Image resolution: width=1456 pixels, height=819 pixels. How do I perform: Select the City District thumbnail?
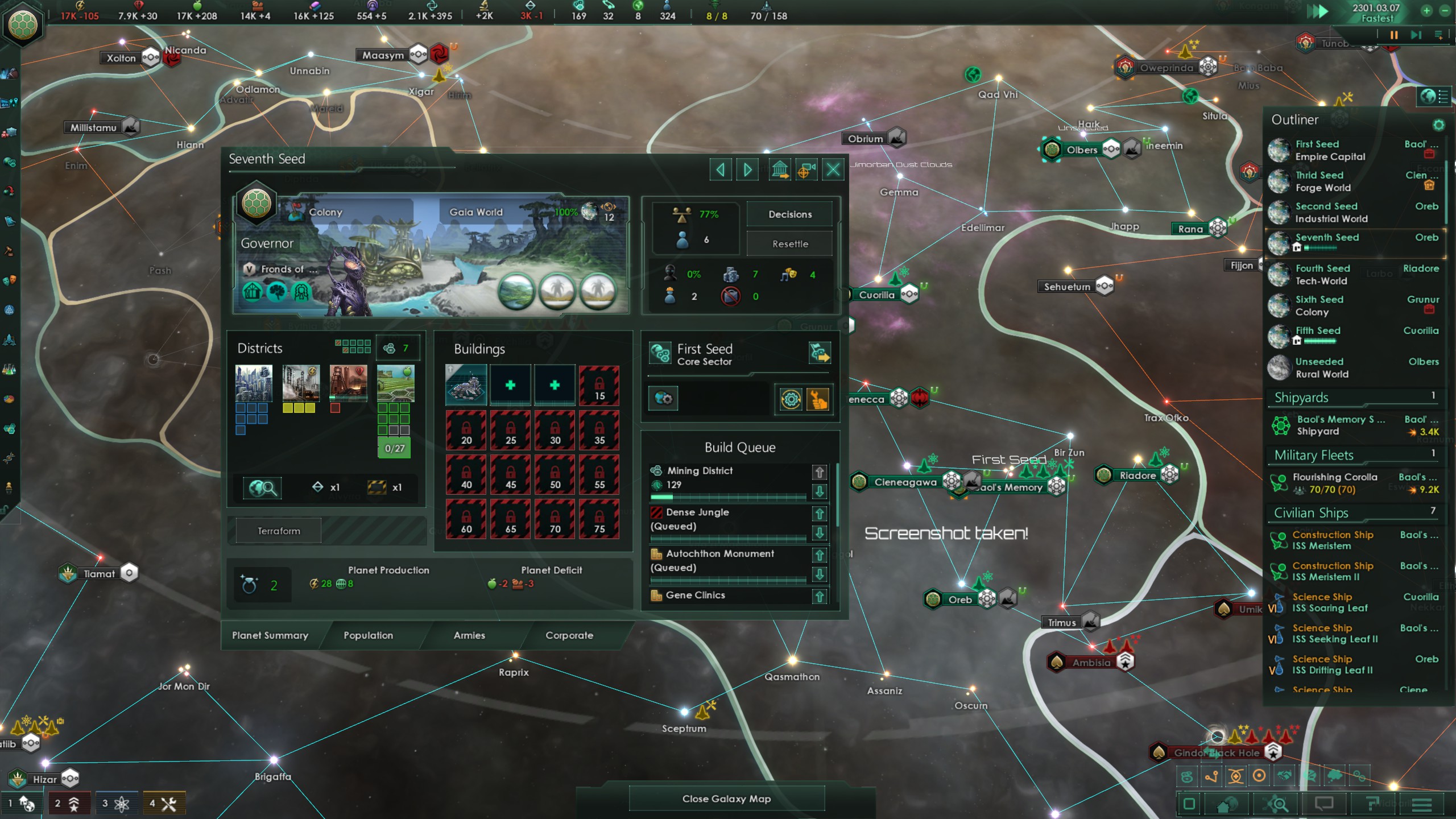(x=253, y=384)
